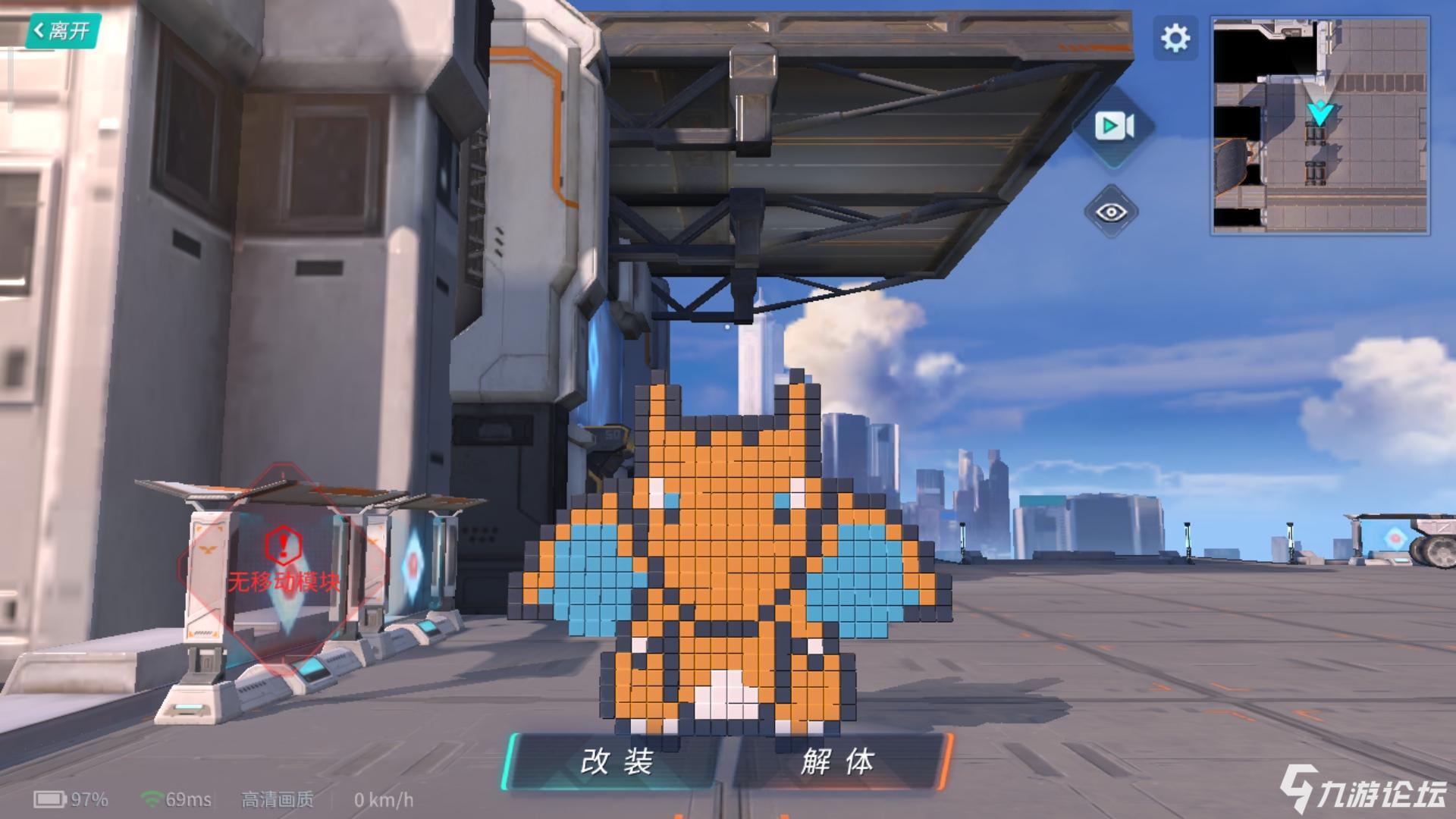
Task: Leave via the 离开 back button
Action: click(62, 31)
